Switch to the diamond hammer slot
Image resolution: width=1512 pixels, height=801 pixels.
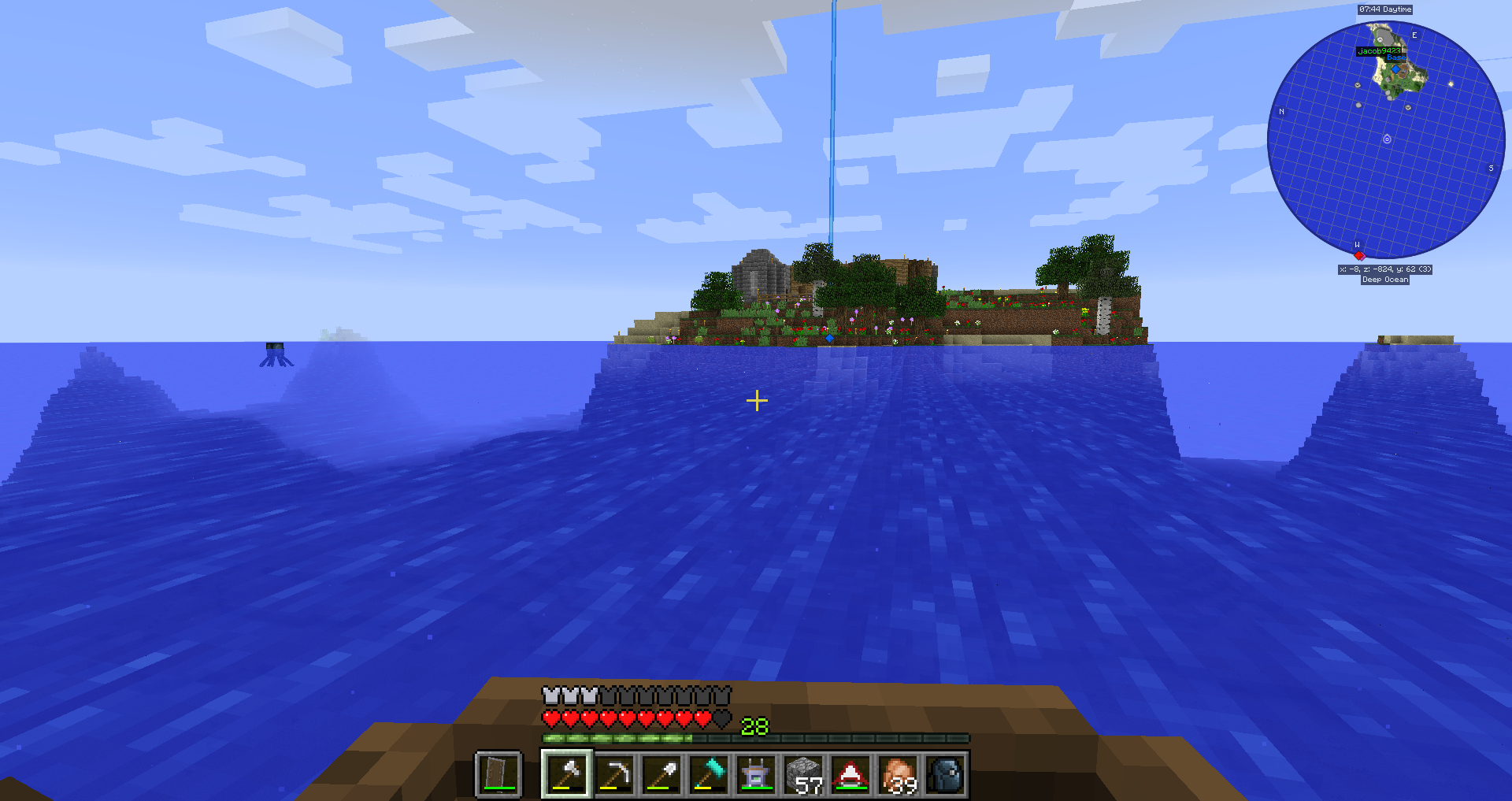click(709, 774)
